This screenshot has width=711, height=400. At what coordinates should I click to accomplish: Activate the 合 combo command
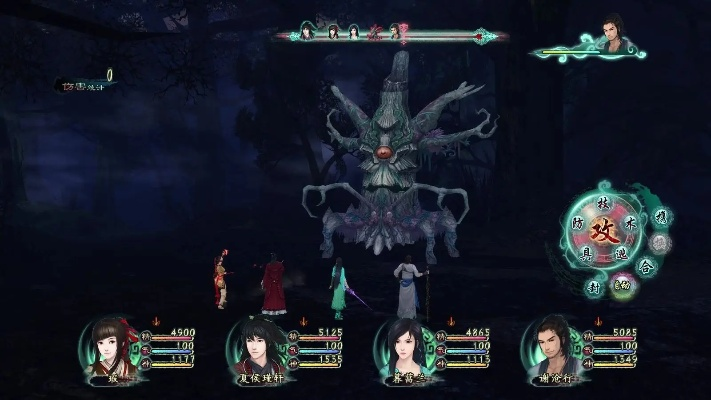click(647, 266)
